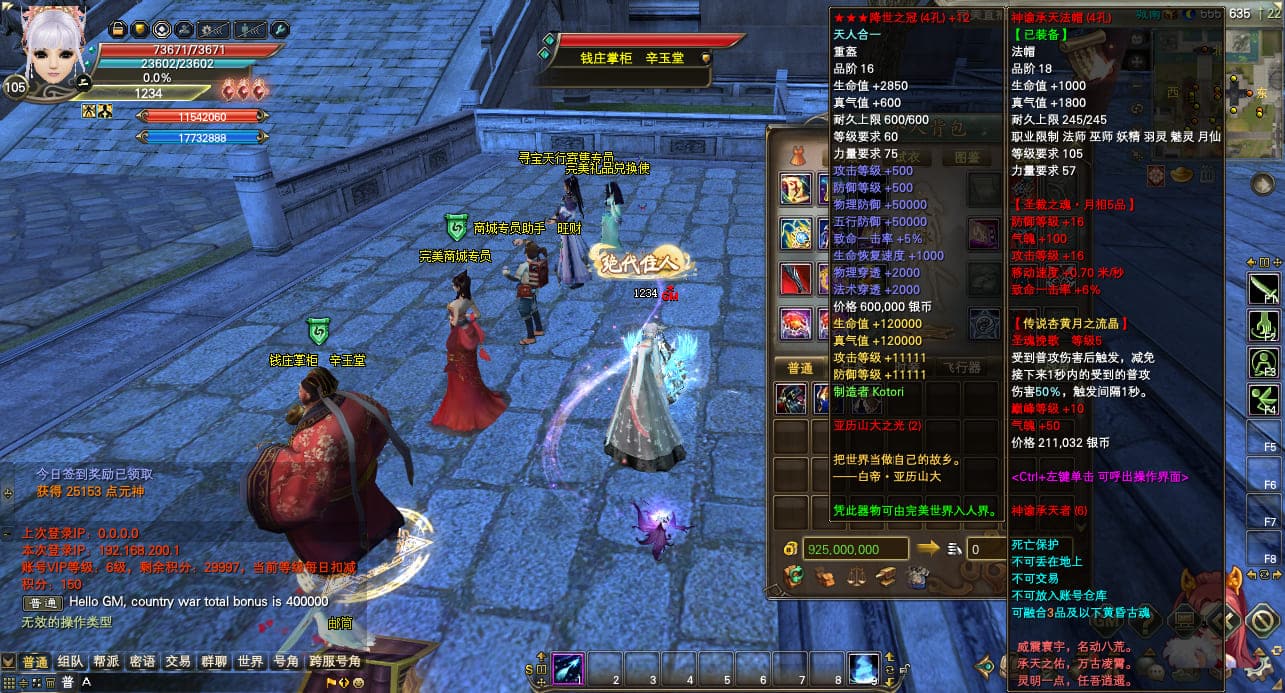Open the 跨服号角 chat tab
This screenshot has width=1285, height=693.
click(335, 662)
